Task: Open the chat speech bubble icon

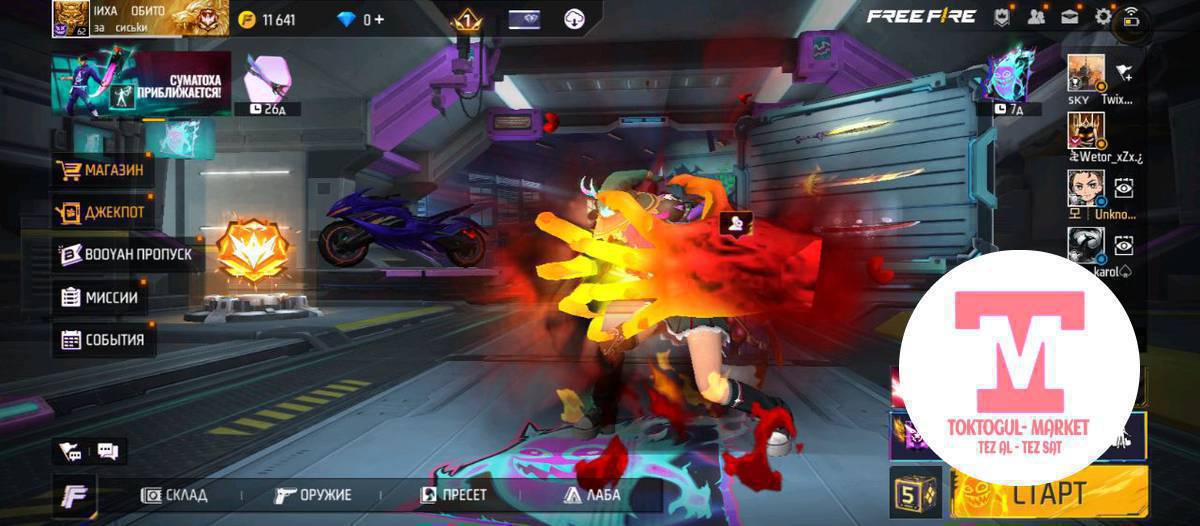Action: click(x=107, y=451)
